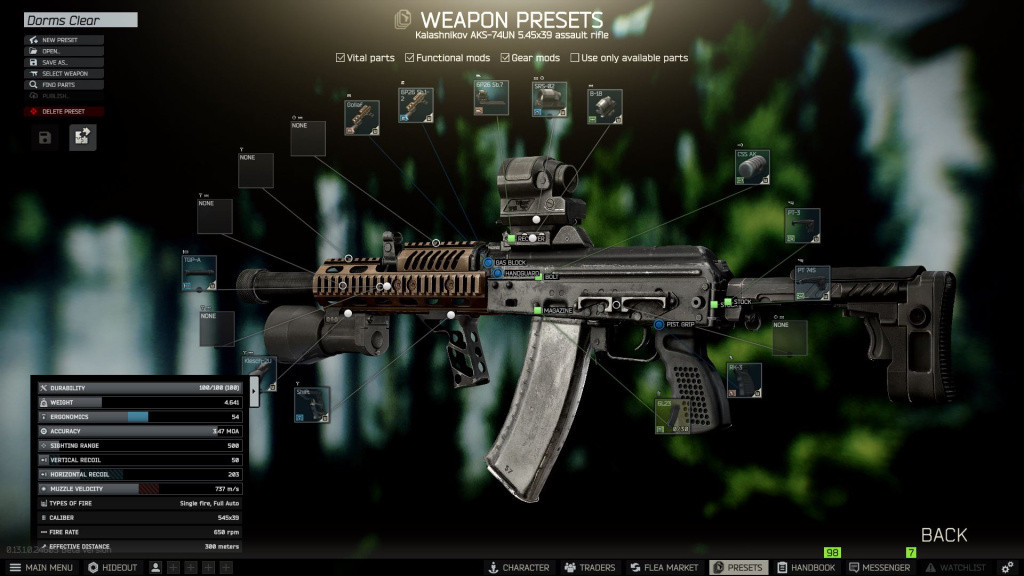Toggle the Gear mods checkbox
This screenshot has height=576, width=1024.
point(506,58)
